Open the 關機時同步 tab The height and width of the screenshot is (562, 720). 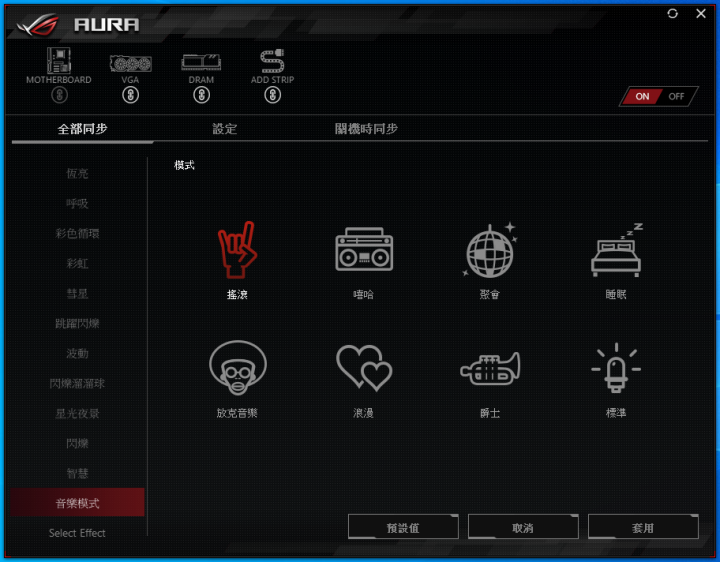click(366, 129)
